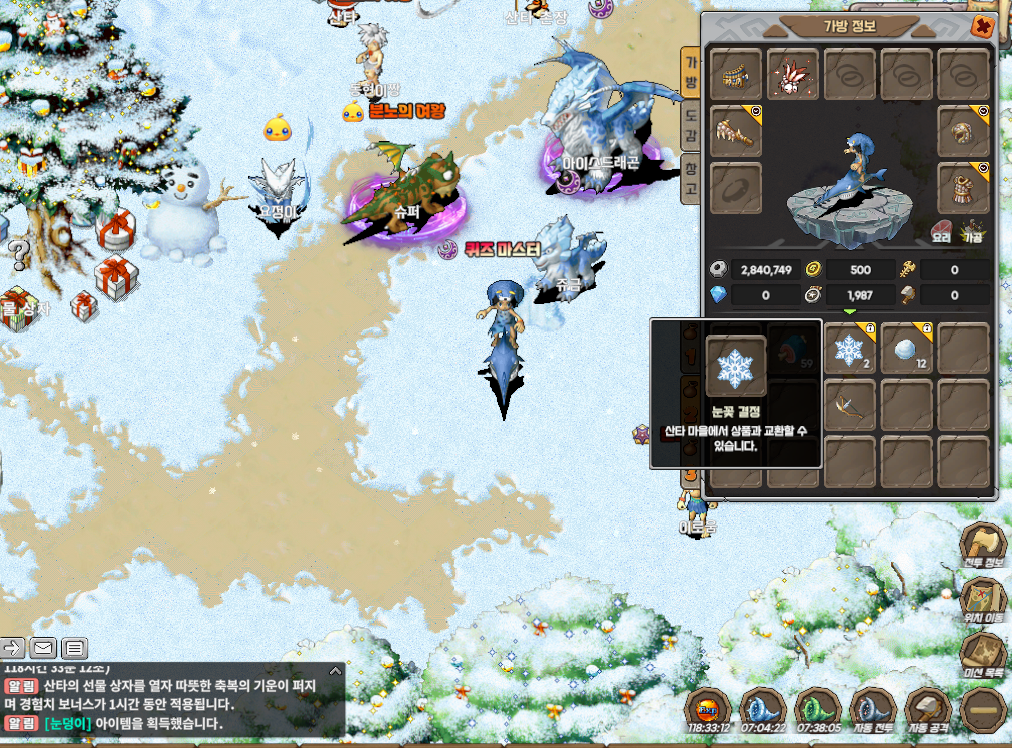Open the 위치 이동 map travel button
The image size is (1012, 748).
click(x=981, y=600)
